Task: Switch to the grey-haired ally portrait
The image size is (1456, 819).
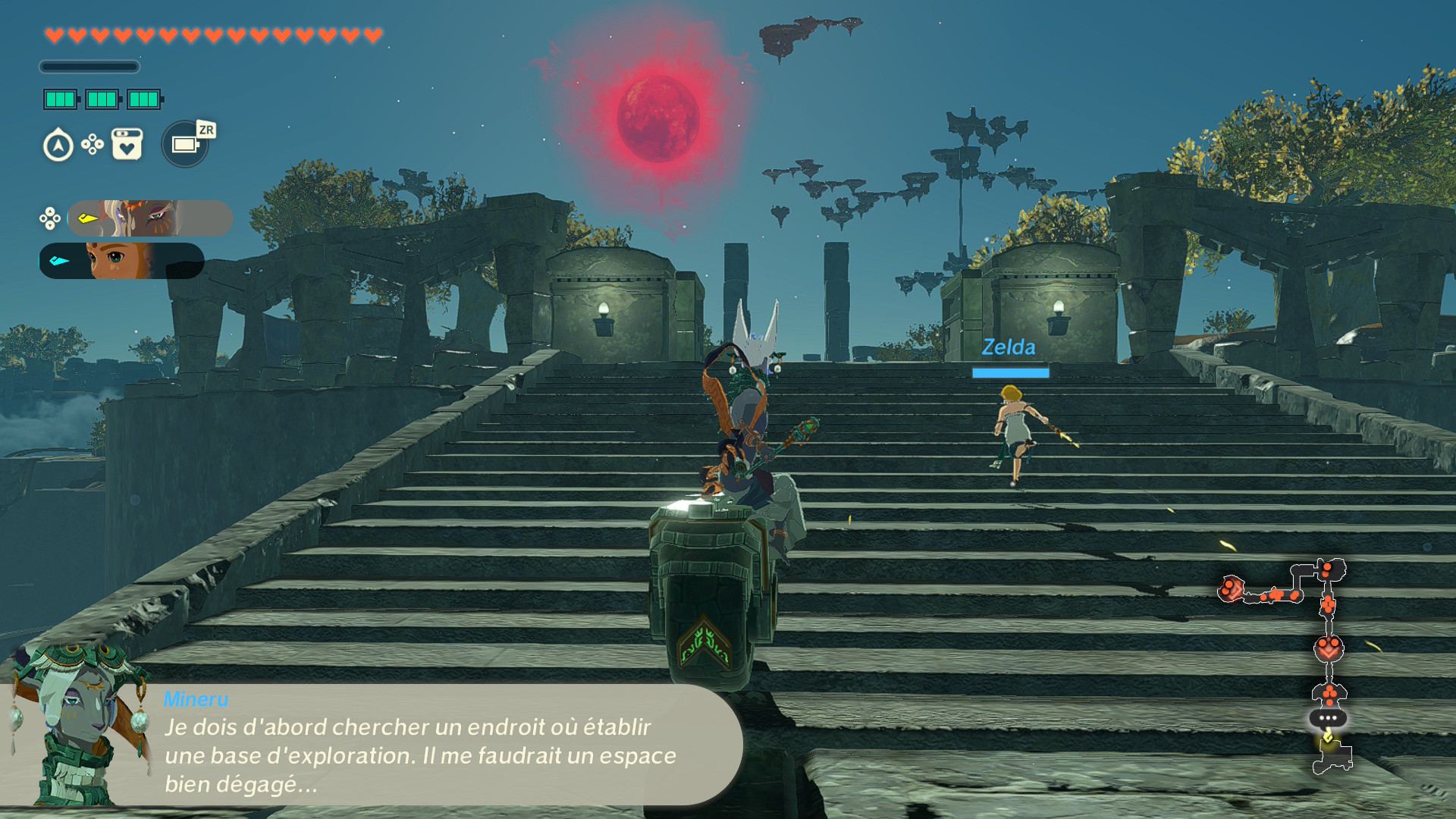Action: 149,218
